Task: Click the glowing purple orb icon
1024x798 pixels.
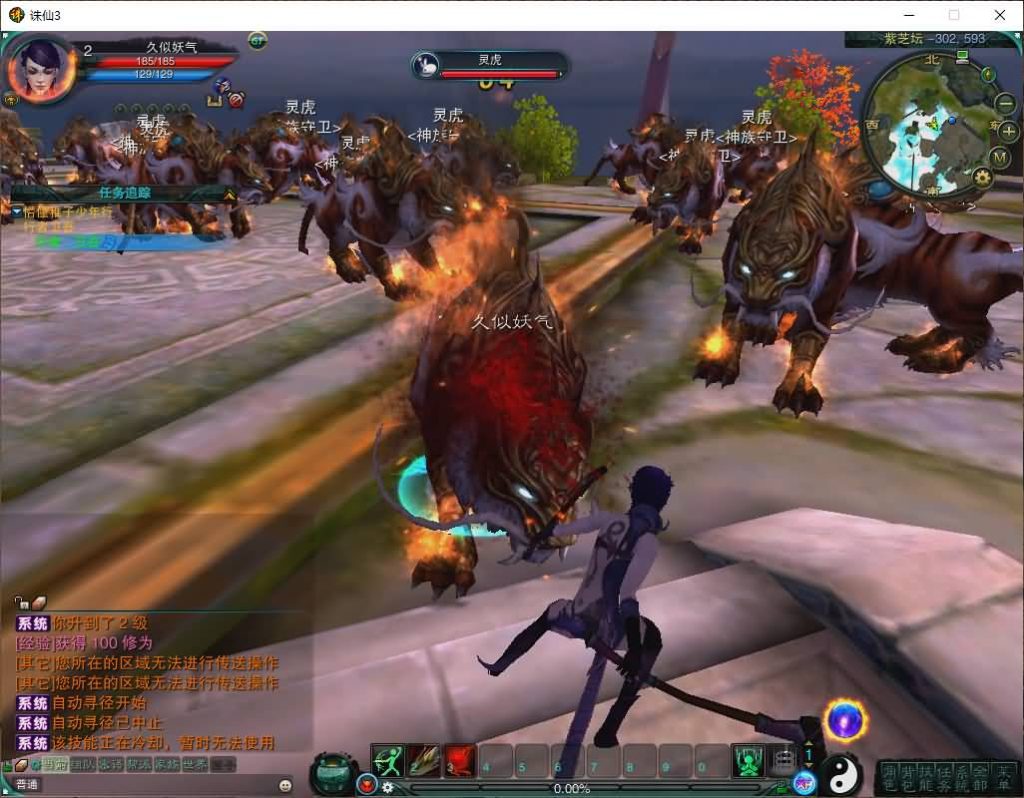Action: click(x=846, y=720)
